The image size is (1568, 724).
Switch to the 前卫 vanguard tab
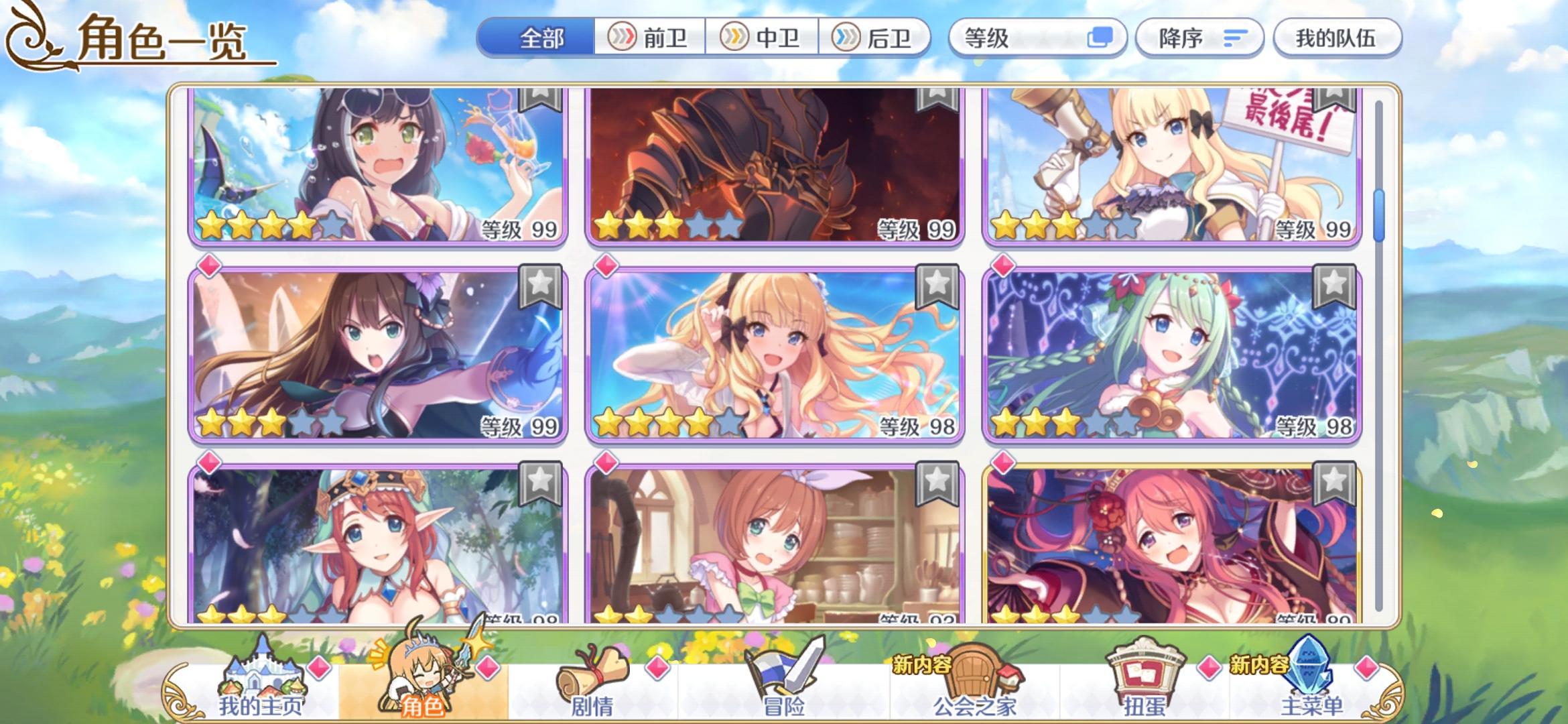[649, 38]
